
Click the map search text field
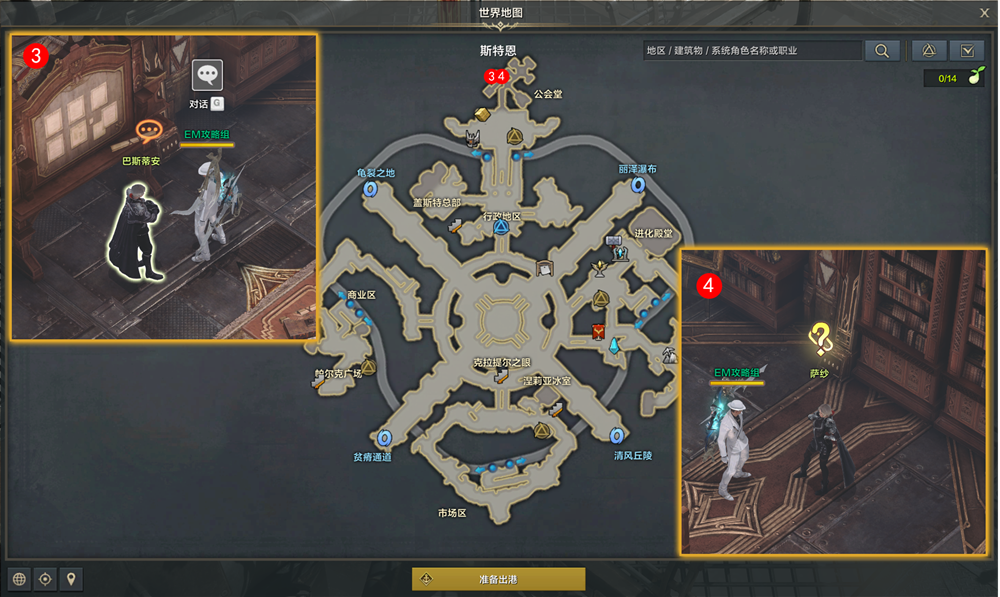pos(751,50)
